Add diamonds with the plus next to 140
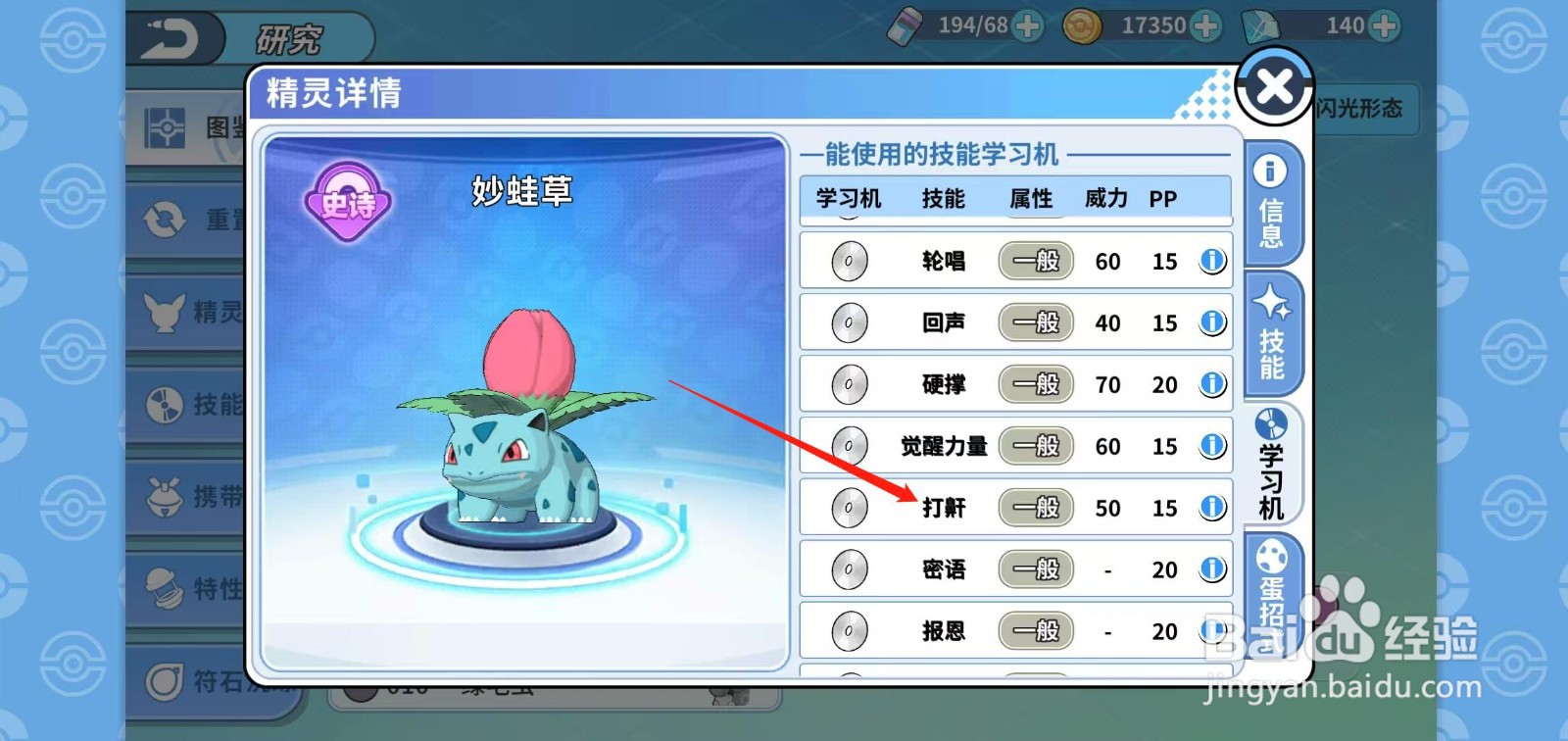 (x=1387, y=26)
